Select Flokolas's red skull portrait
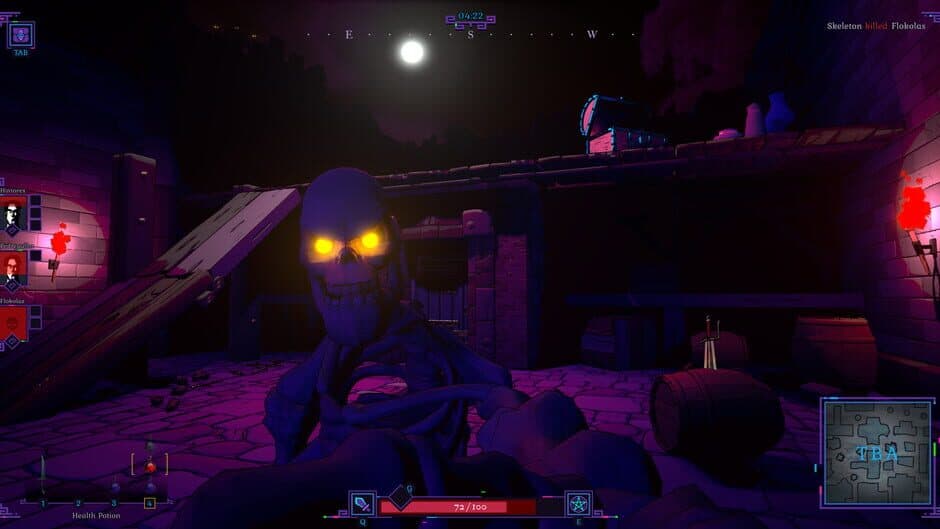This screenshot has height=529, width=940. (x=13, y=322)
